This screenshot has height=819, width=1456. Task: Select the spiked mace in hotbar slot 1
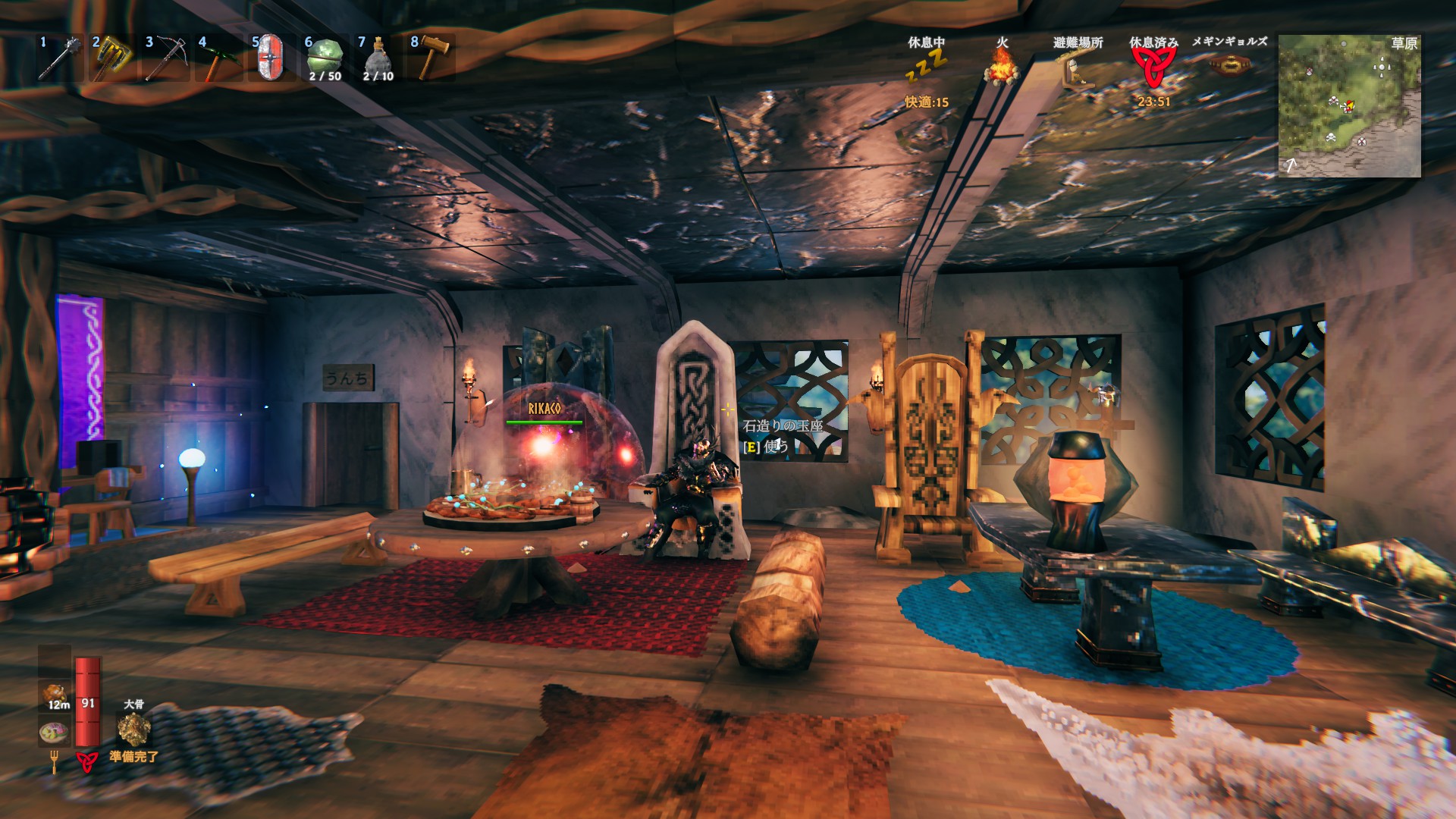[58, 58]
